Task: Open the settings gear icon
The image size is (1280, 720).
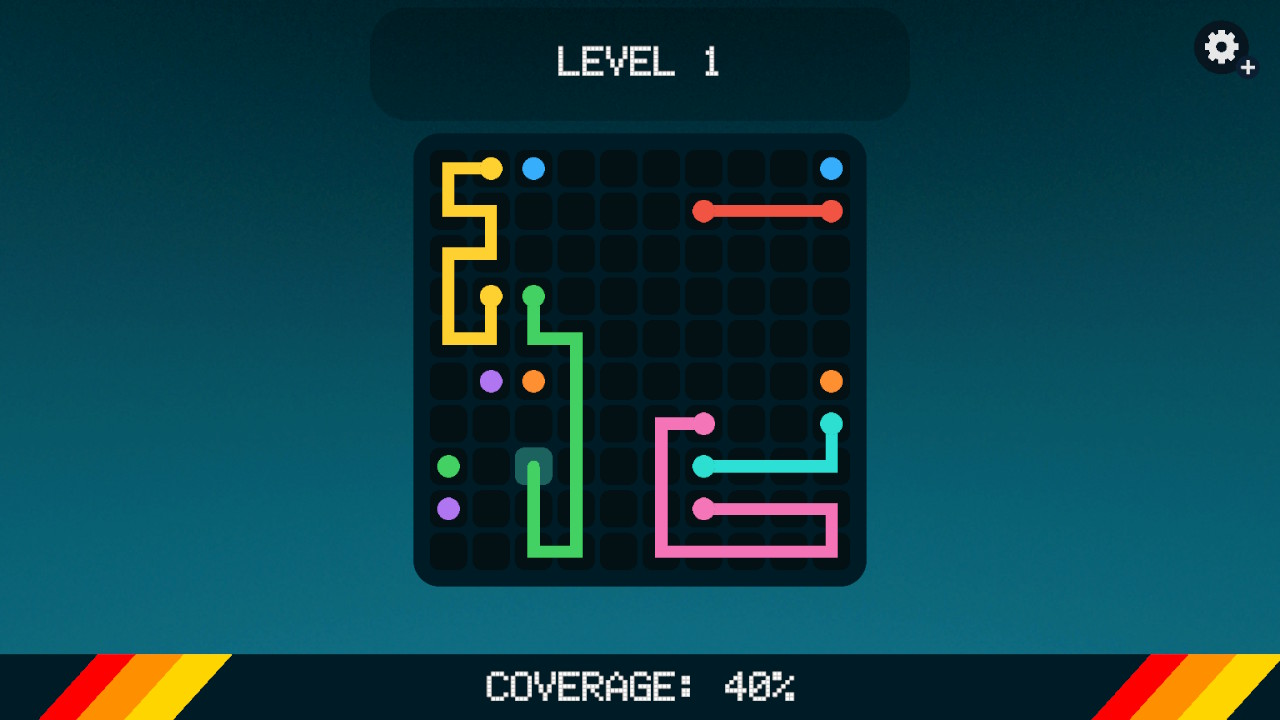Action: coord(1220,45)
